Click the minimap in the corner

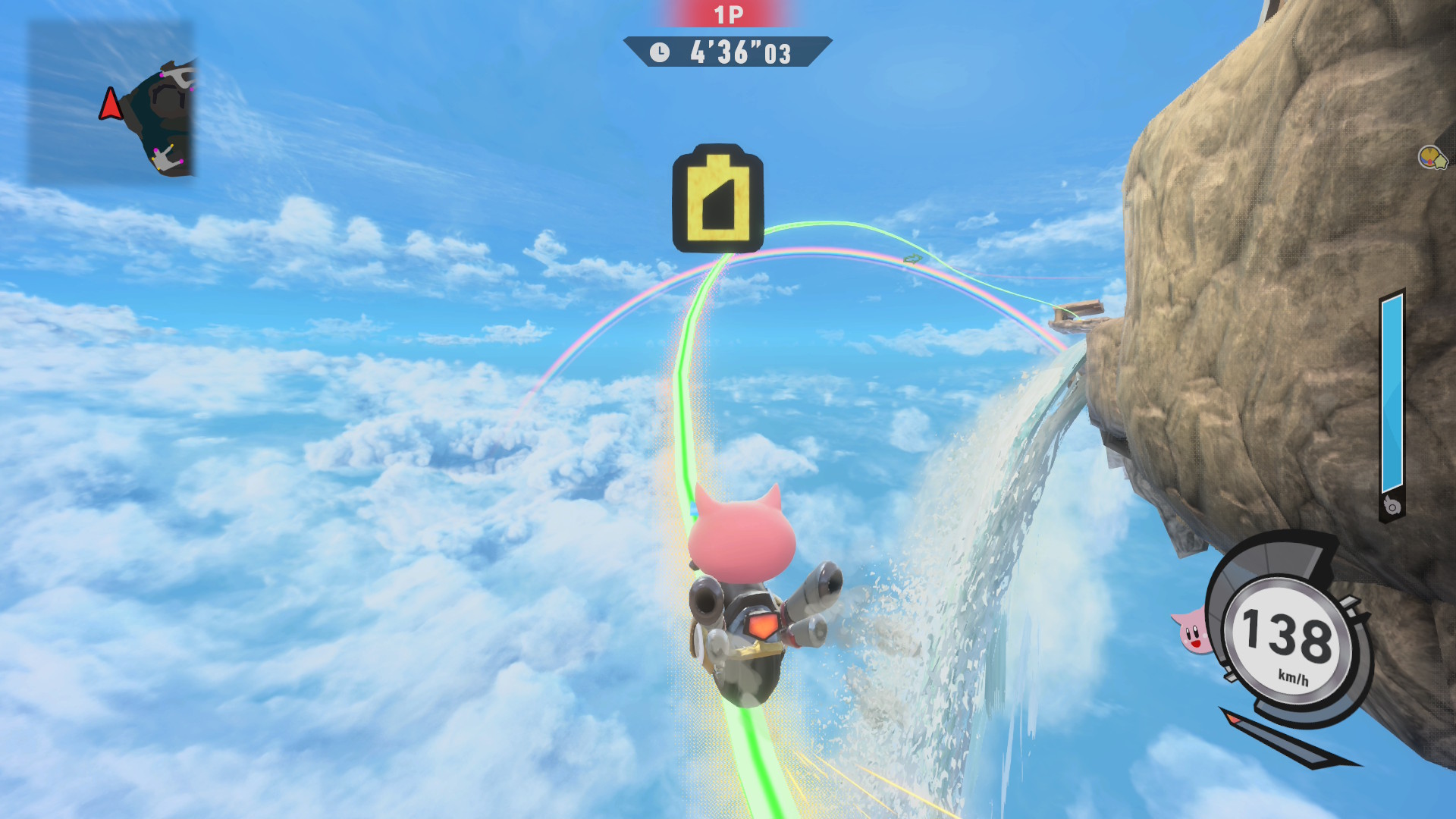pyautogui.click(x=111, y=102)
